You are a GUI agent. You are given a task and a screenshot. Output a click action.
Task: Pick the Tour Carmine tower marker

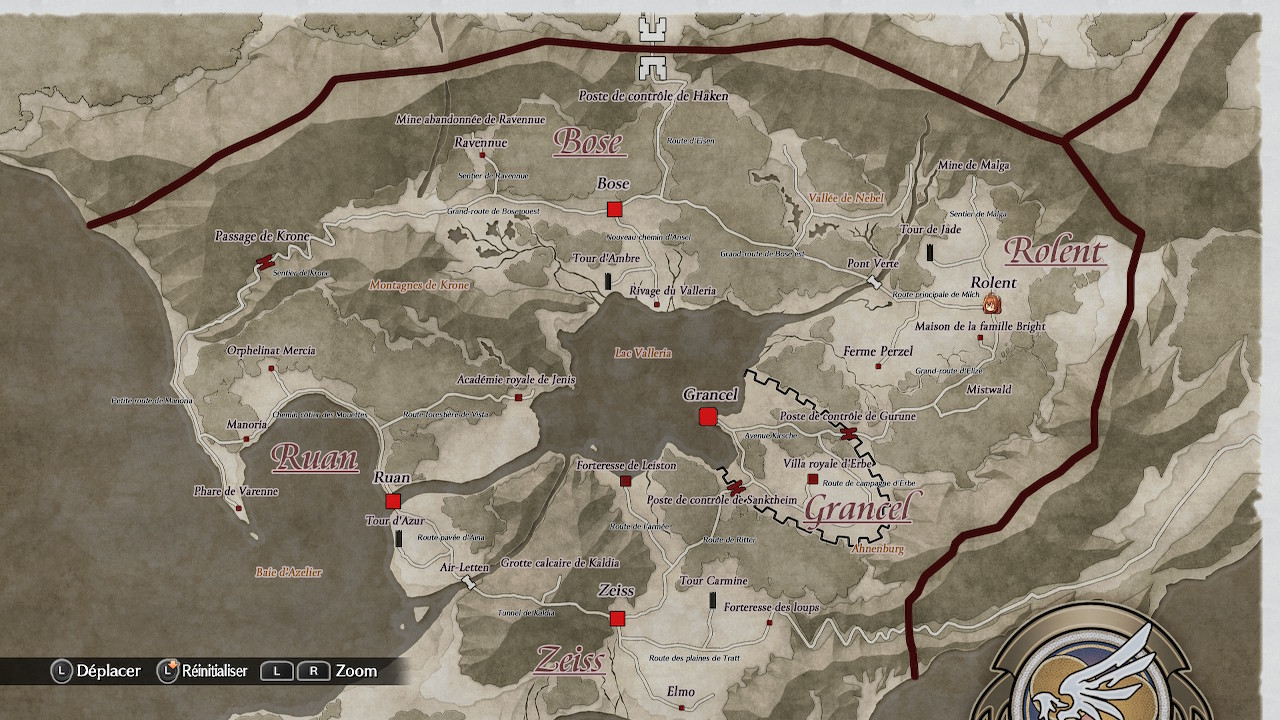pyautogui.click(x=713, y=600)
